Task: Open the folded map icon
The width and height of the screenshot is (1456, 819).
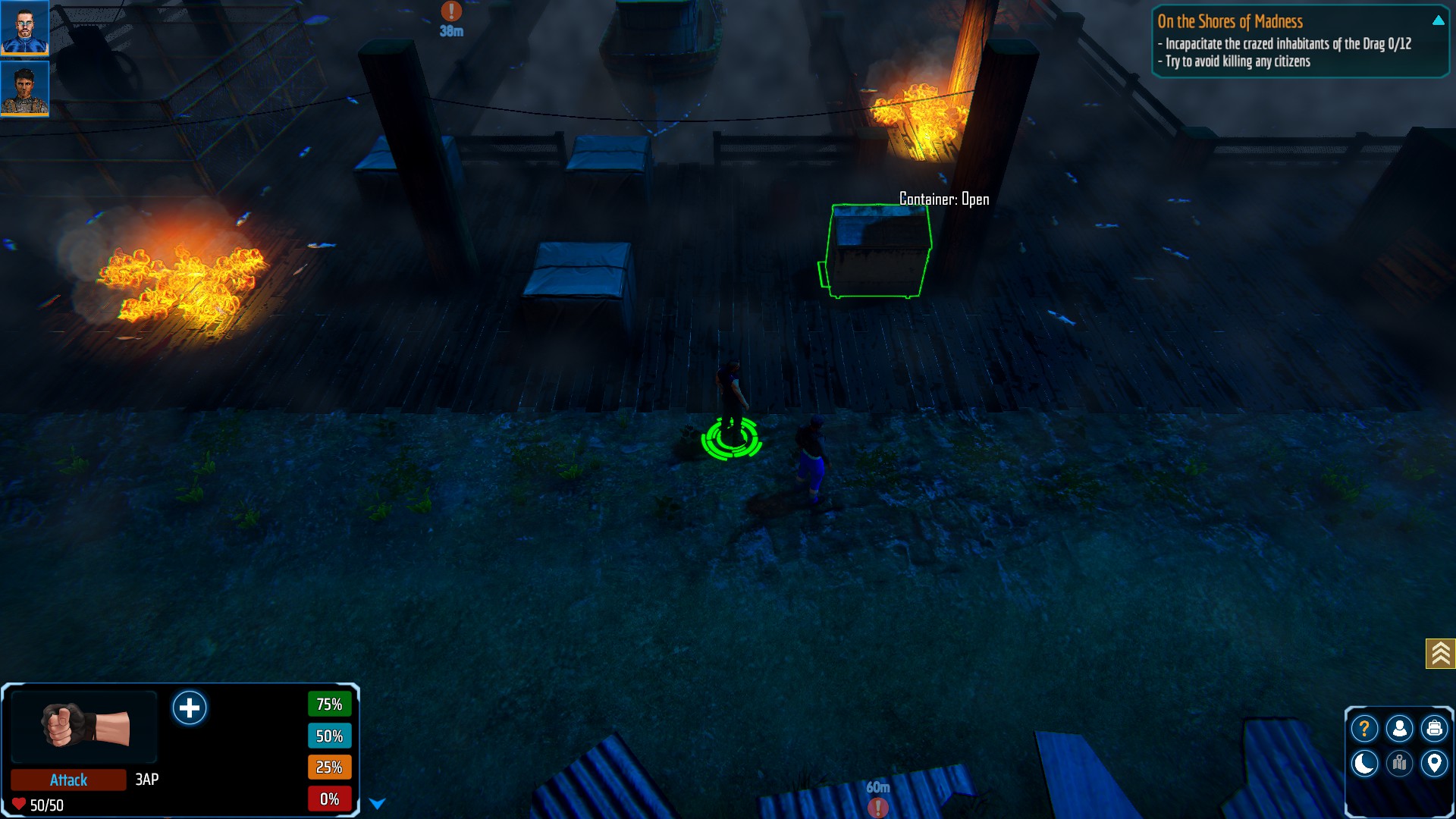Action: [1399, 763]
